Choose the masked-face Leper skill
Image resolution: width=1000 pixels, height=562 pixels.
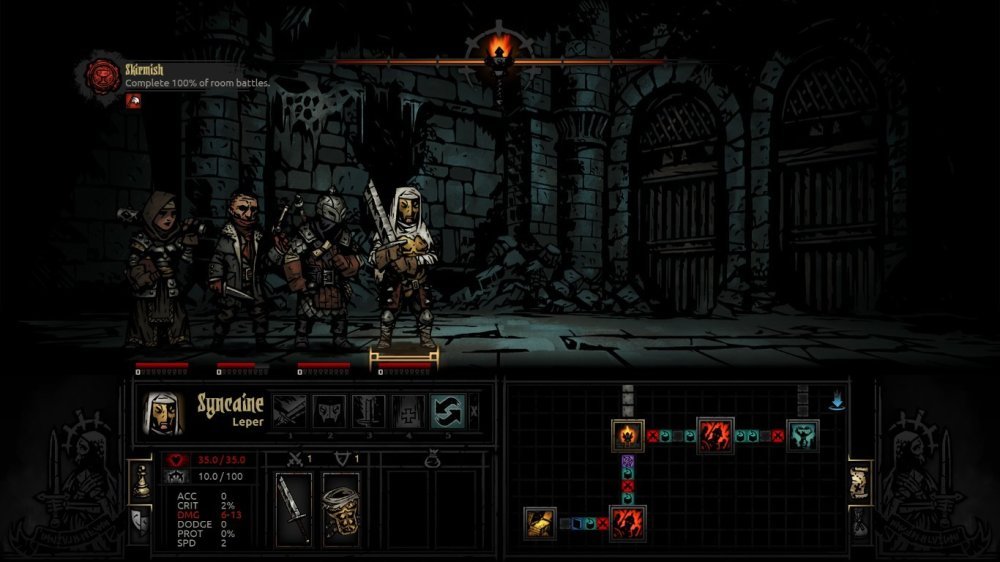[x=330, y=411]
